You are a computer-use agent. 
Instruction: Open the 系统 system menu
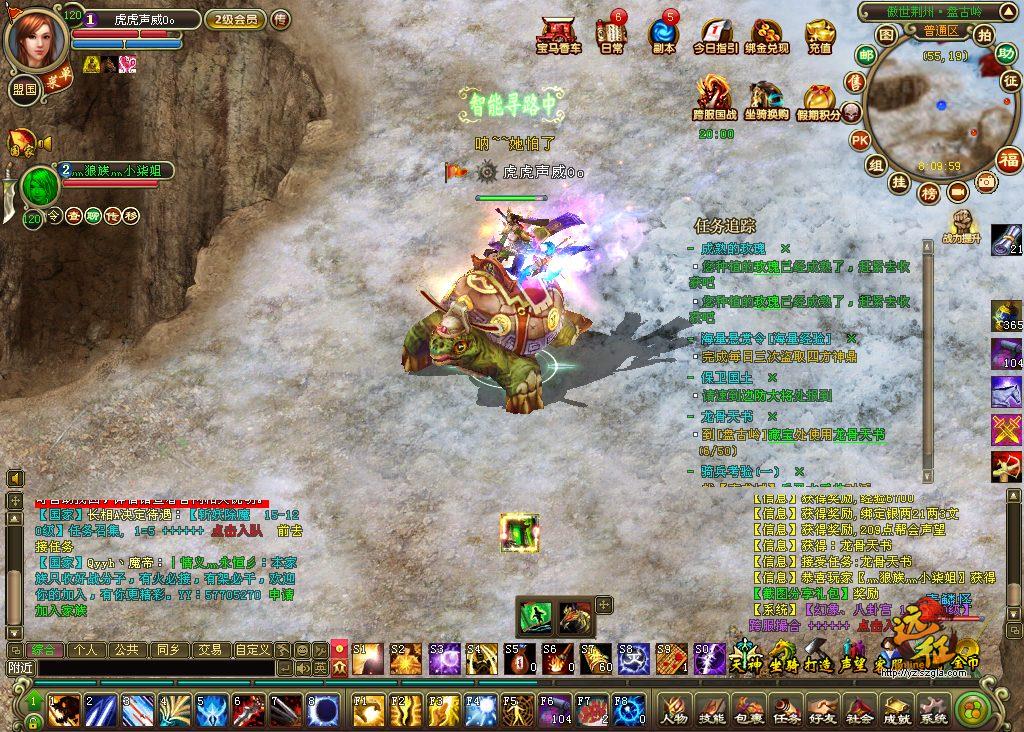point(934,709)
